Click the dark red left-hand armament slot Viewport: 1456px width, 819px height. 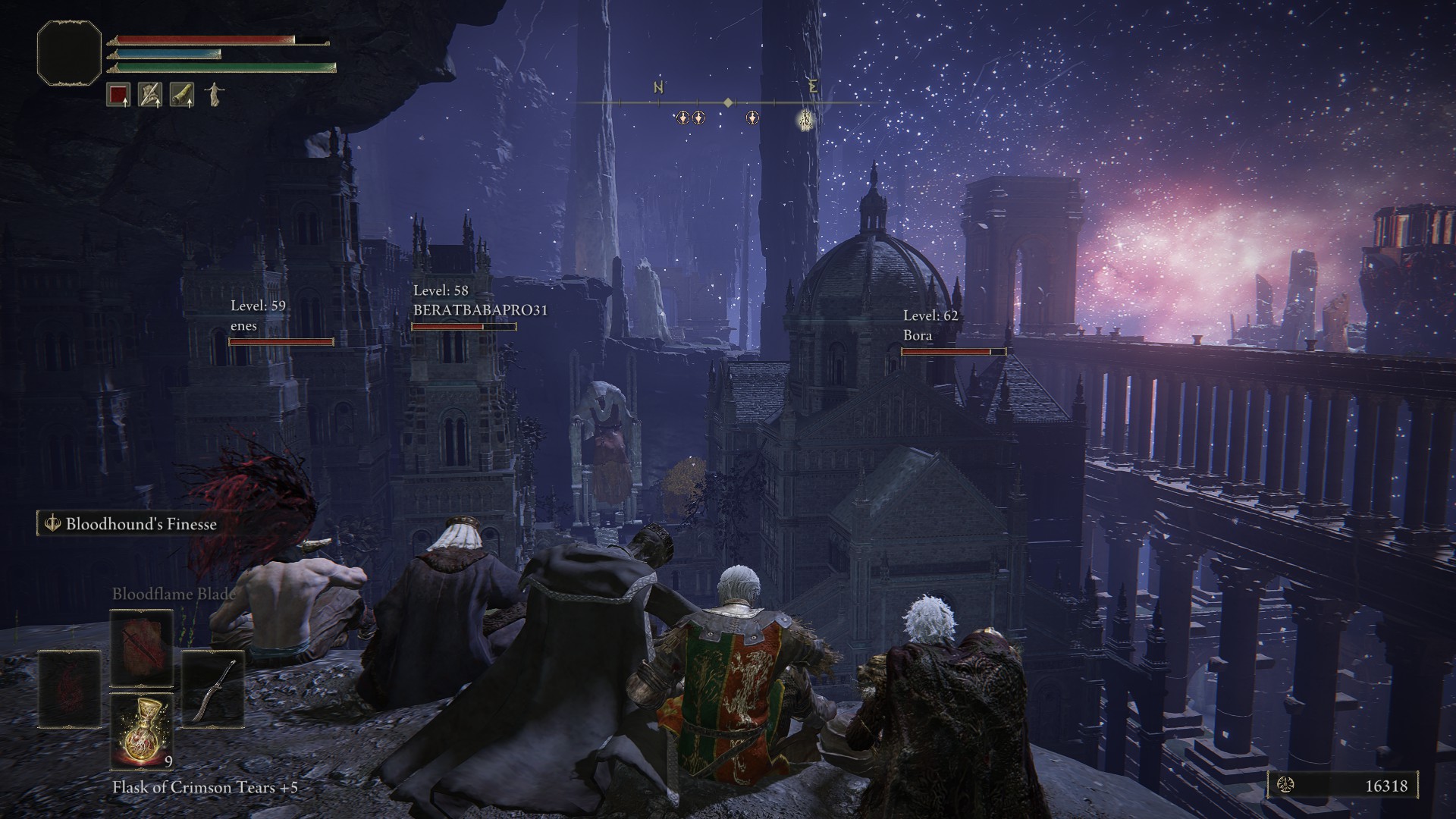(69, 689)
